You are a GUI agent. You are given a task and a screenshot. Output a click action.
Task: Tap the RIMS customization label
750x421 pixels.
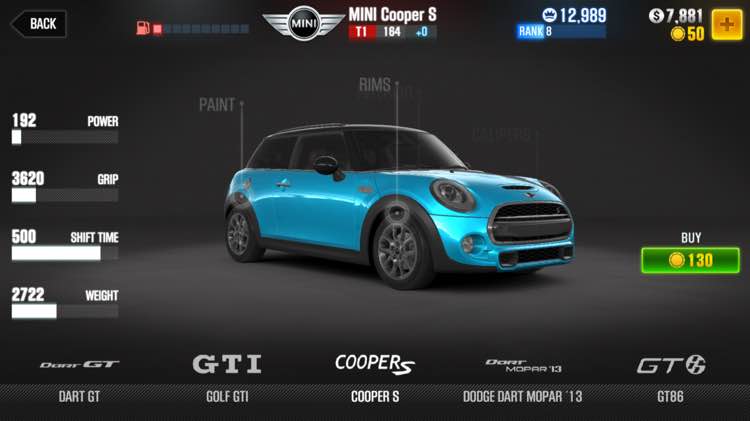[x=375, y=85]
